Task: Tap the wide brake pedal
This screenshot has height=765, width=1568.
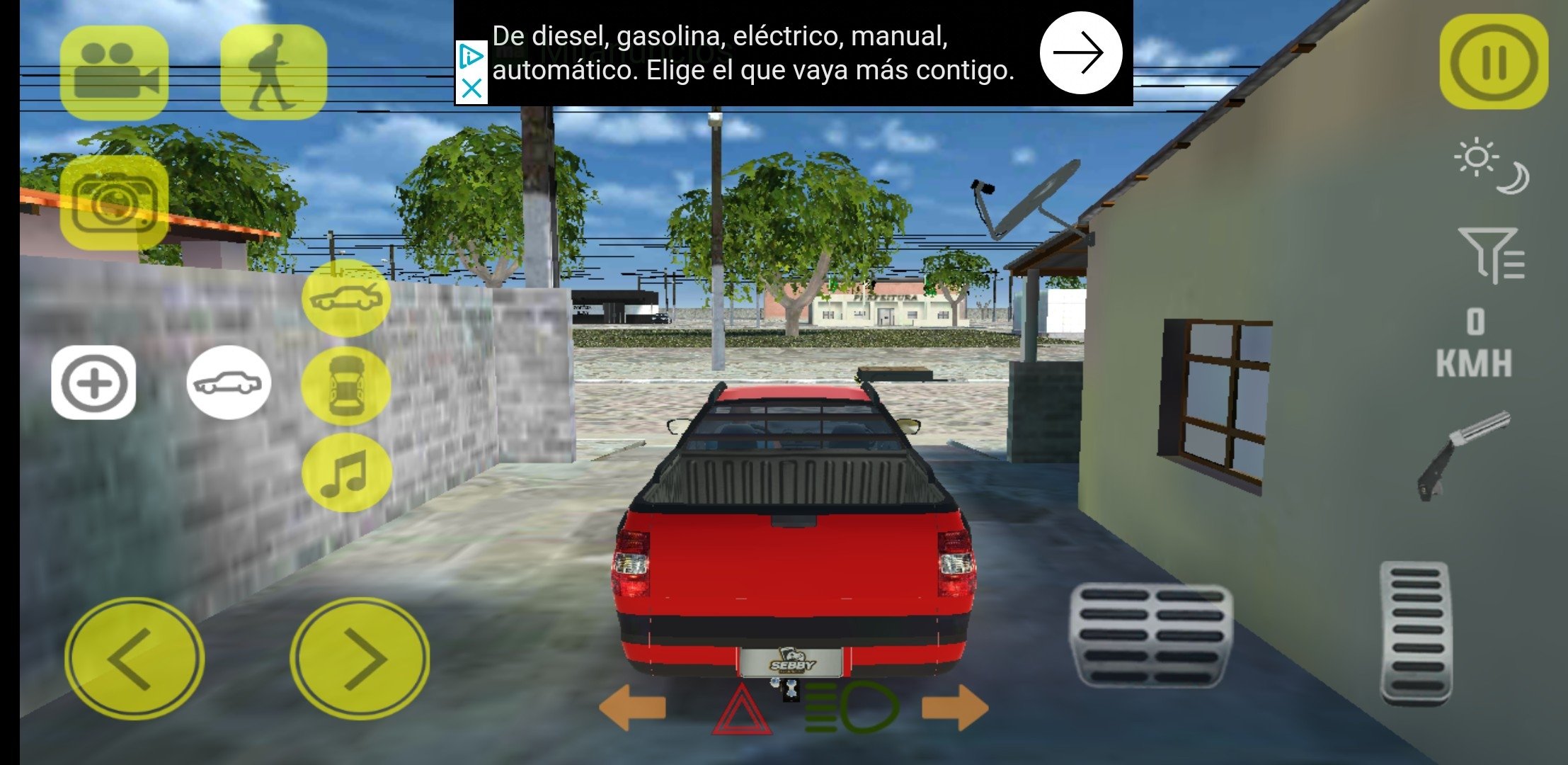Action: pyautogui.click(x=1150, y=635)
